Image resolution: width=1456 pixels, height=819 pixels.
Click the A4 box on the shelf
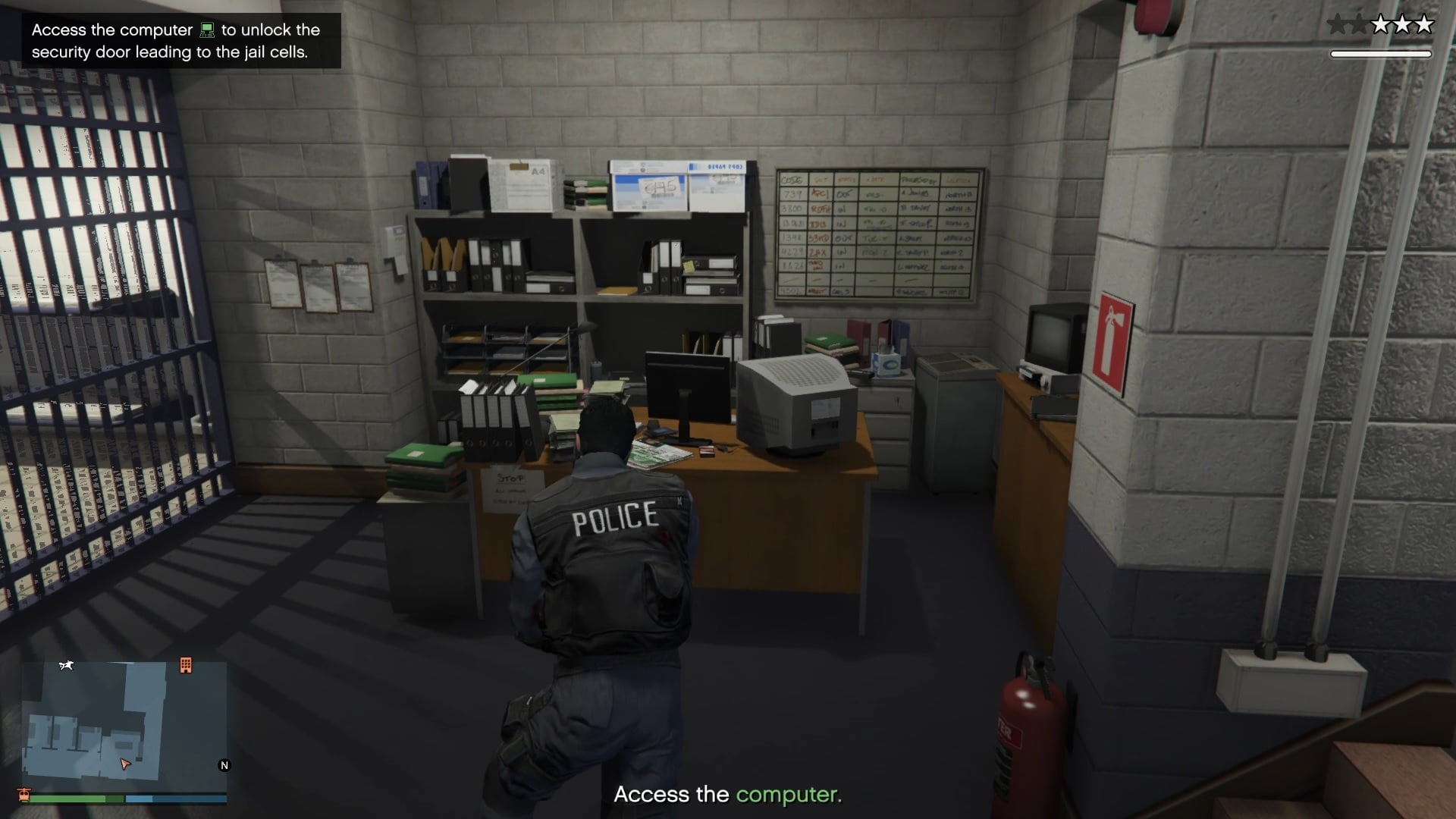point(523,186)
